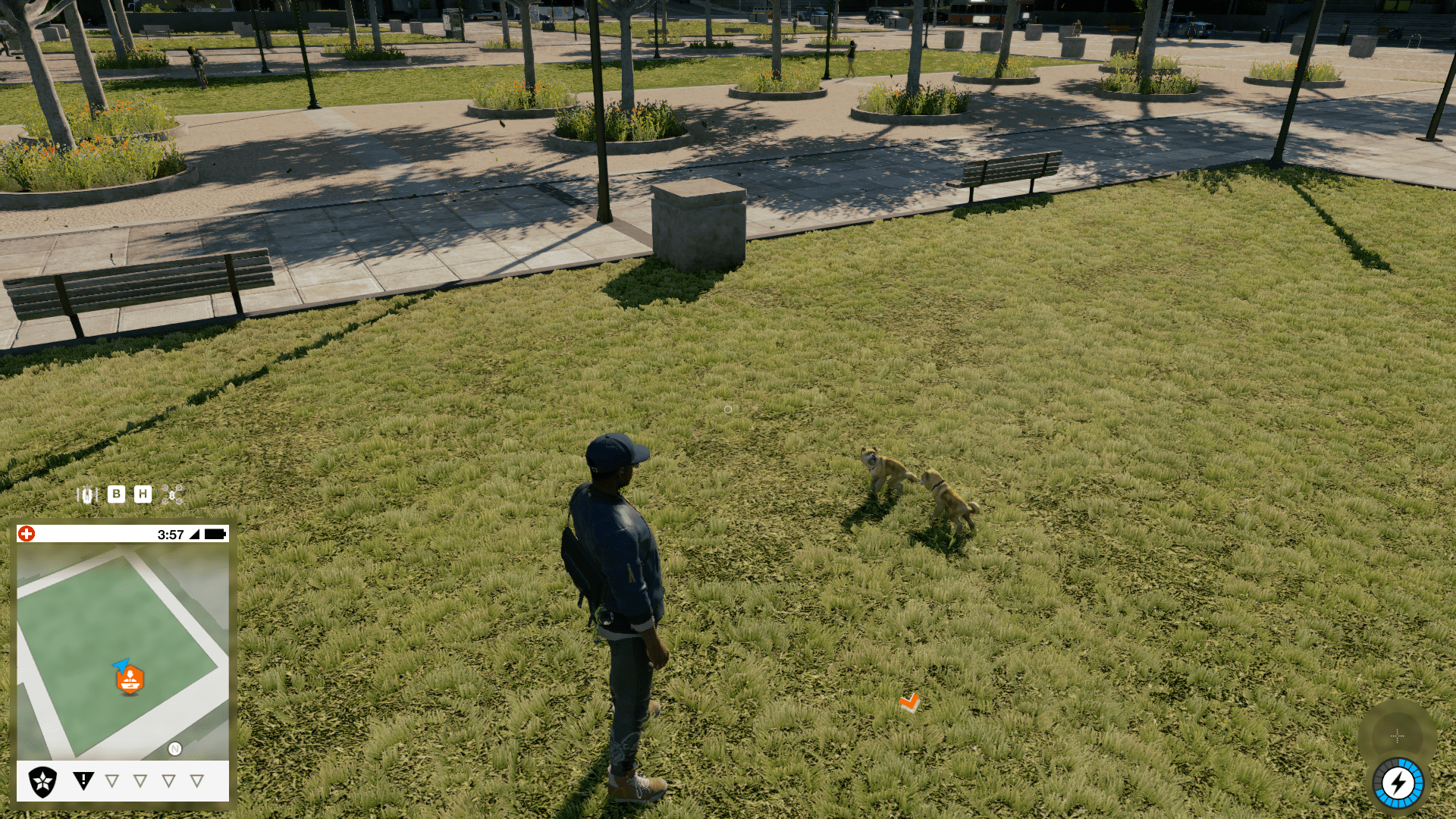Toggle the first empty wanted-level triangle
The image size is (1456, 819).
coord(111,780)
